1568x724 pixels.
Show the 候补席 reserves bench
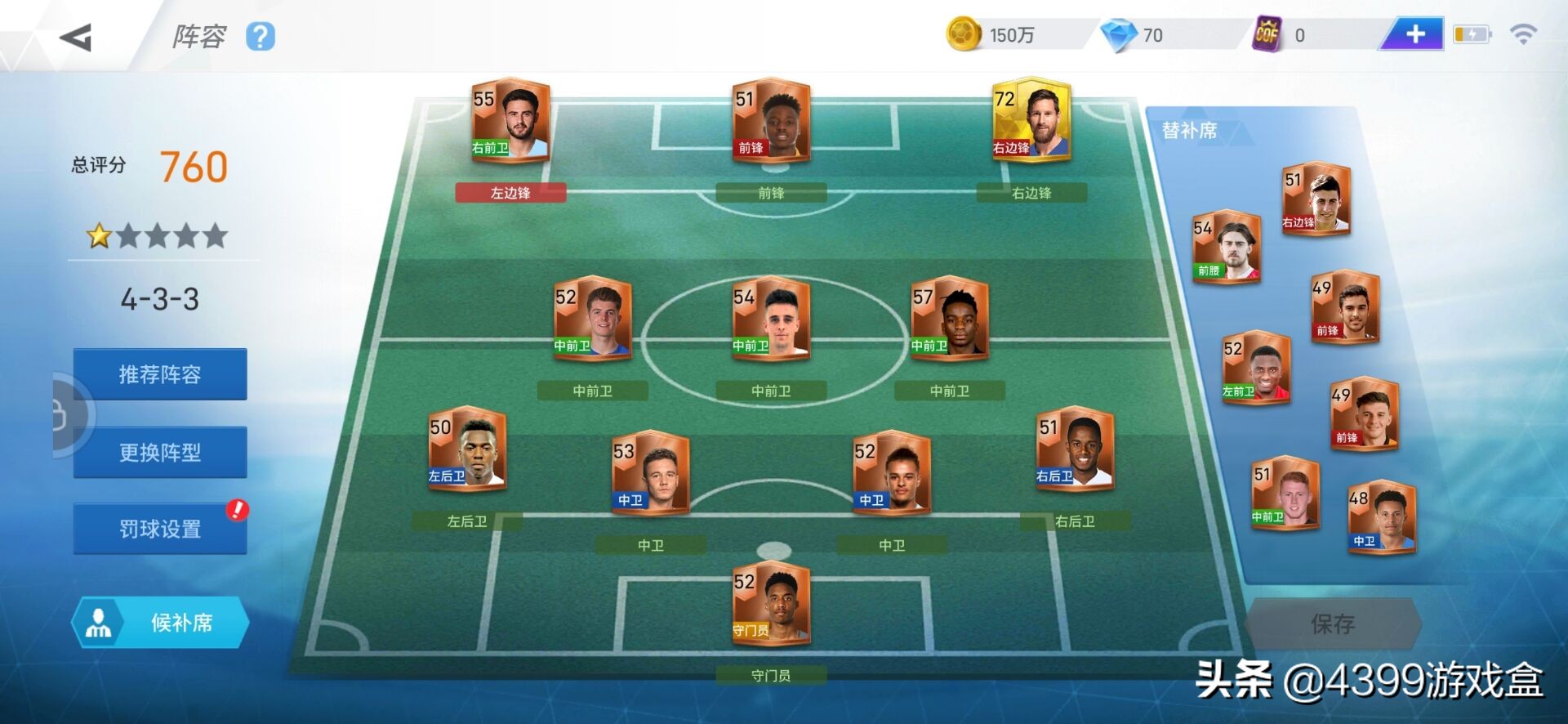[x=160, y=623]
